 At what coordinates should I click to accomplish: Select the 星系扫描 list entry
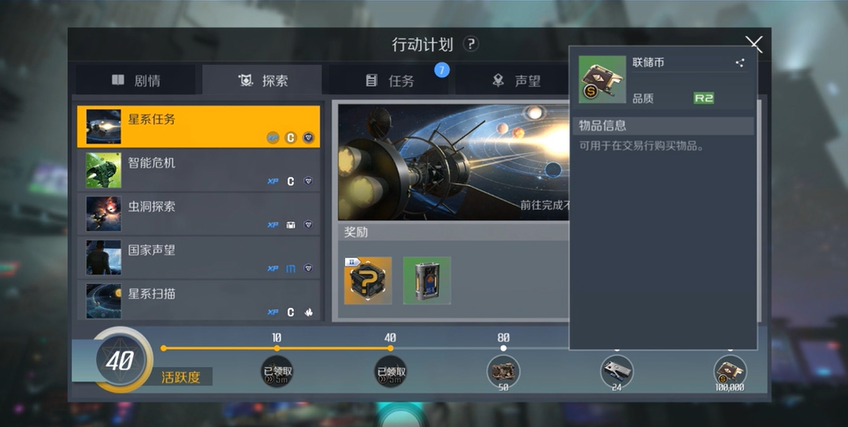pyautogui.click(x=198, y=300)
